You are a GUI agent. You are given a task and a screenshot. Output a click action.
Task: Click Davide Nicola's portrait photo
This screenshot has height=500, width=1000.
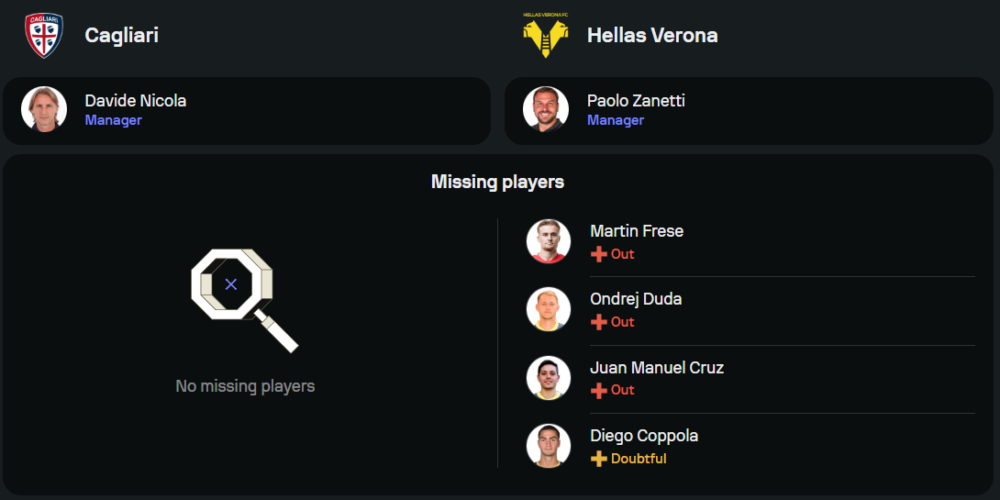tap(44, 110)
